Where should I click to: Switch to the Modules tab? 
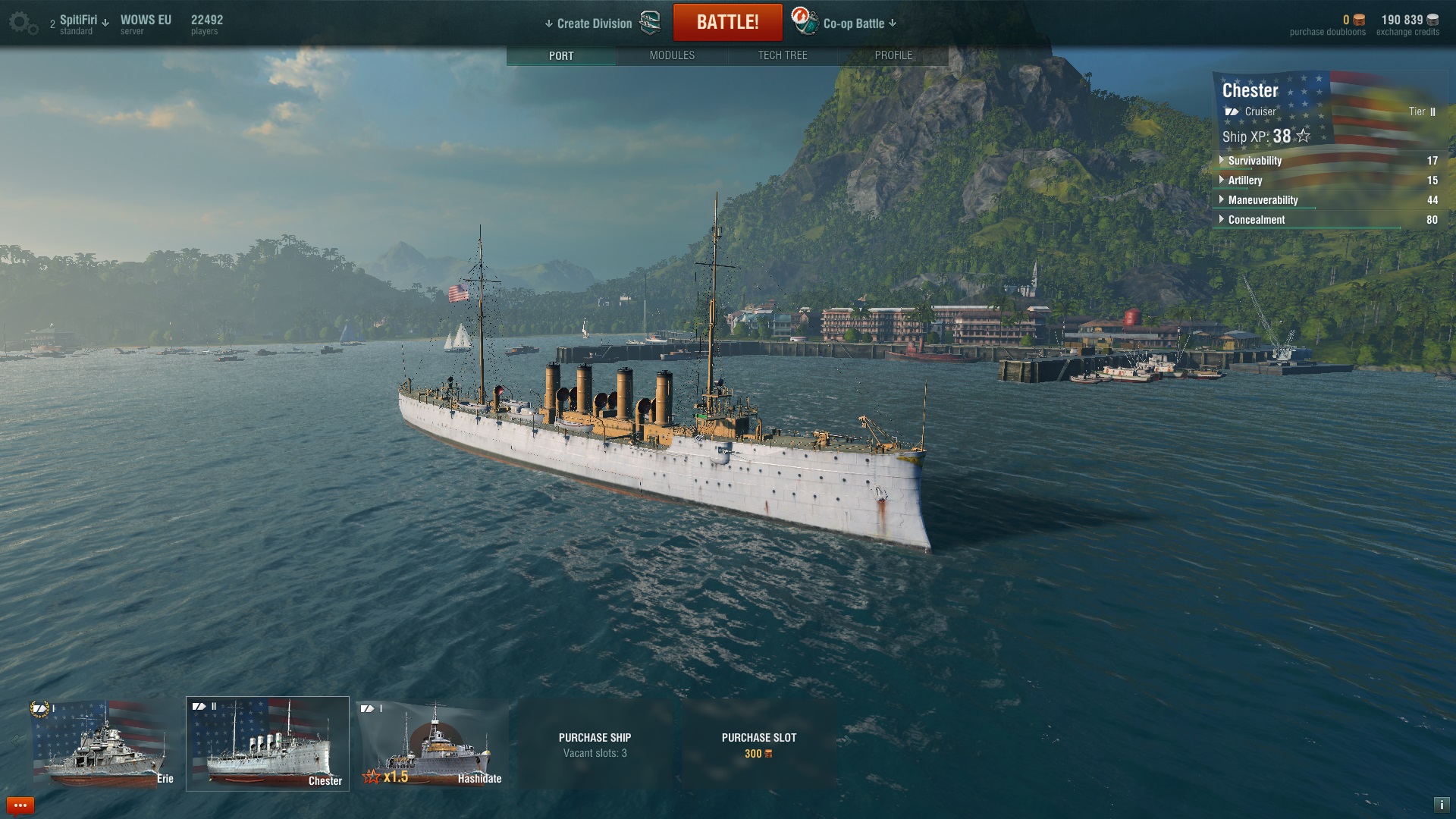(672, 55)
